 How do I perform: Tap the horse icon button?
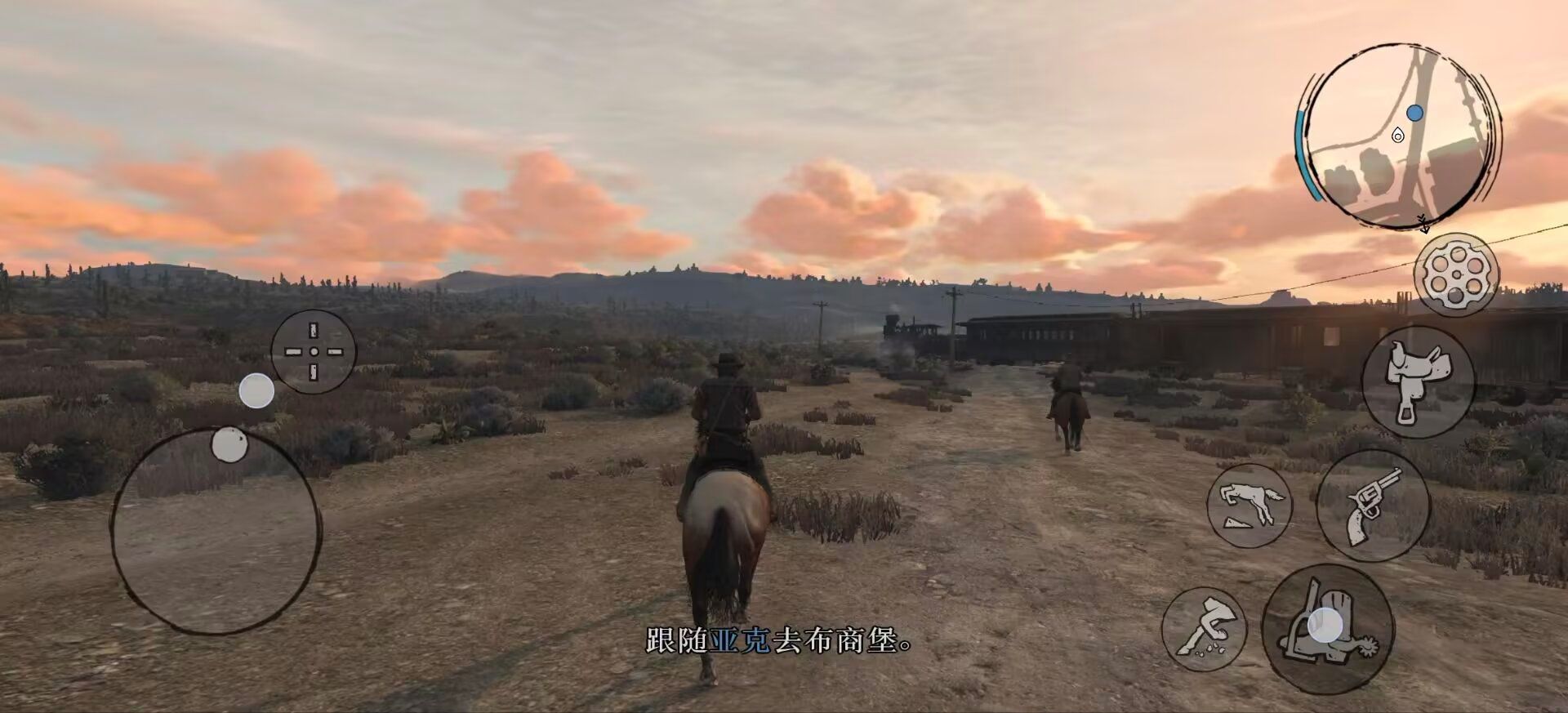click(1249, 506)
